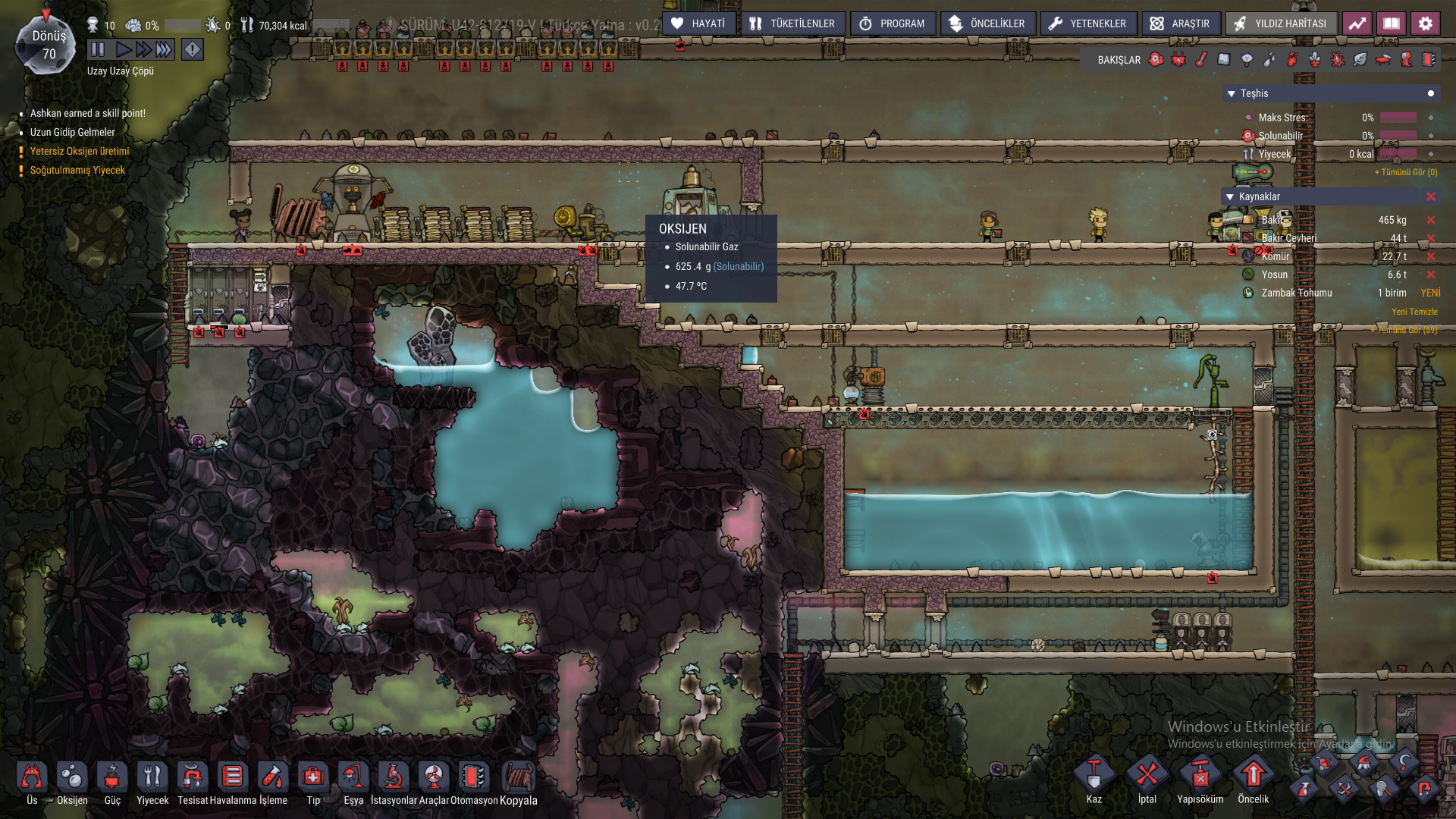
Task: Open the YETENEKLER skills screen
Action: pos(1088,24)
